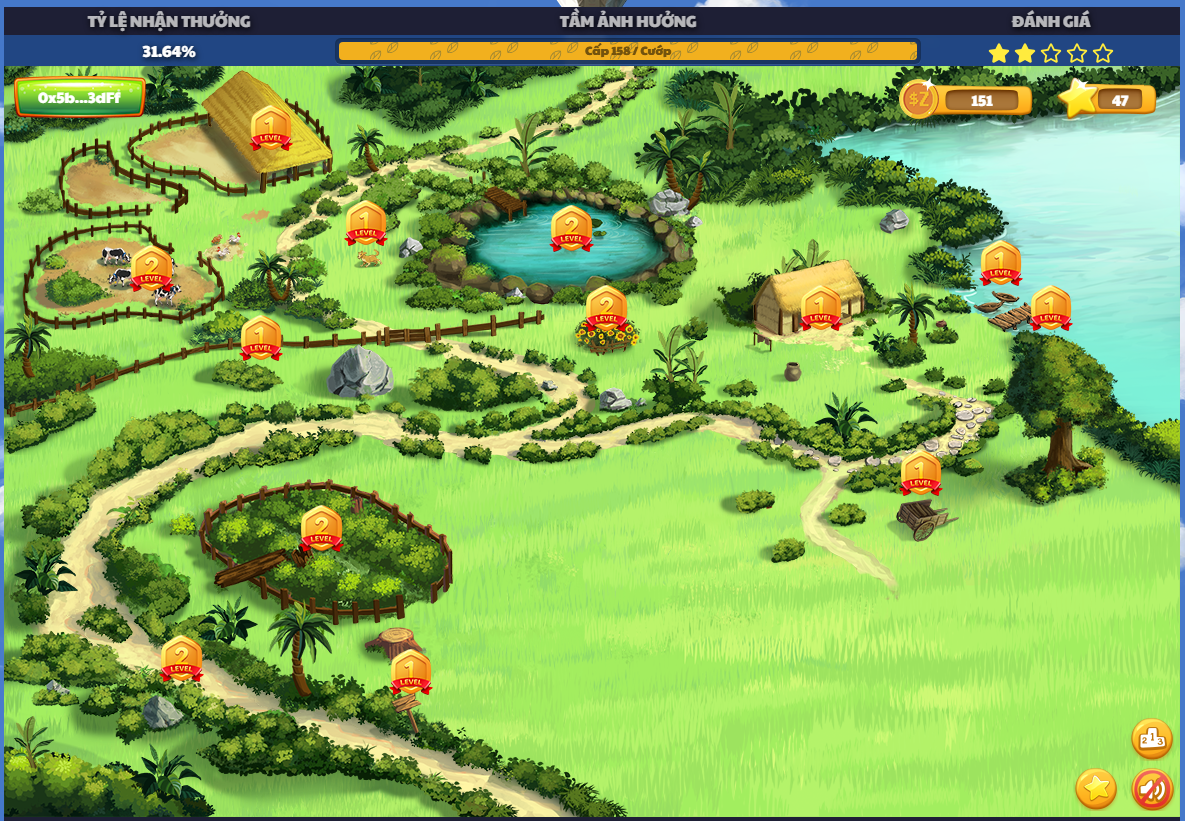This screenshot has width=1185, height=821.
Task: Select the level badge on the thatched barn
Action: coord(270,129)
